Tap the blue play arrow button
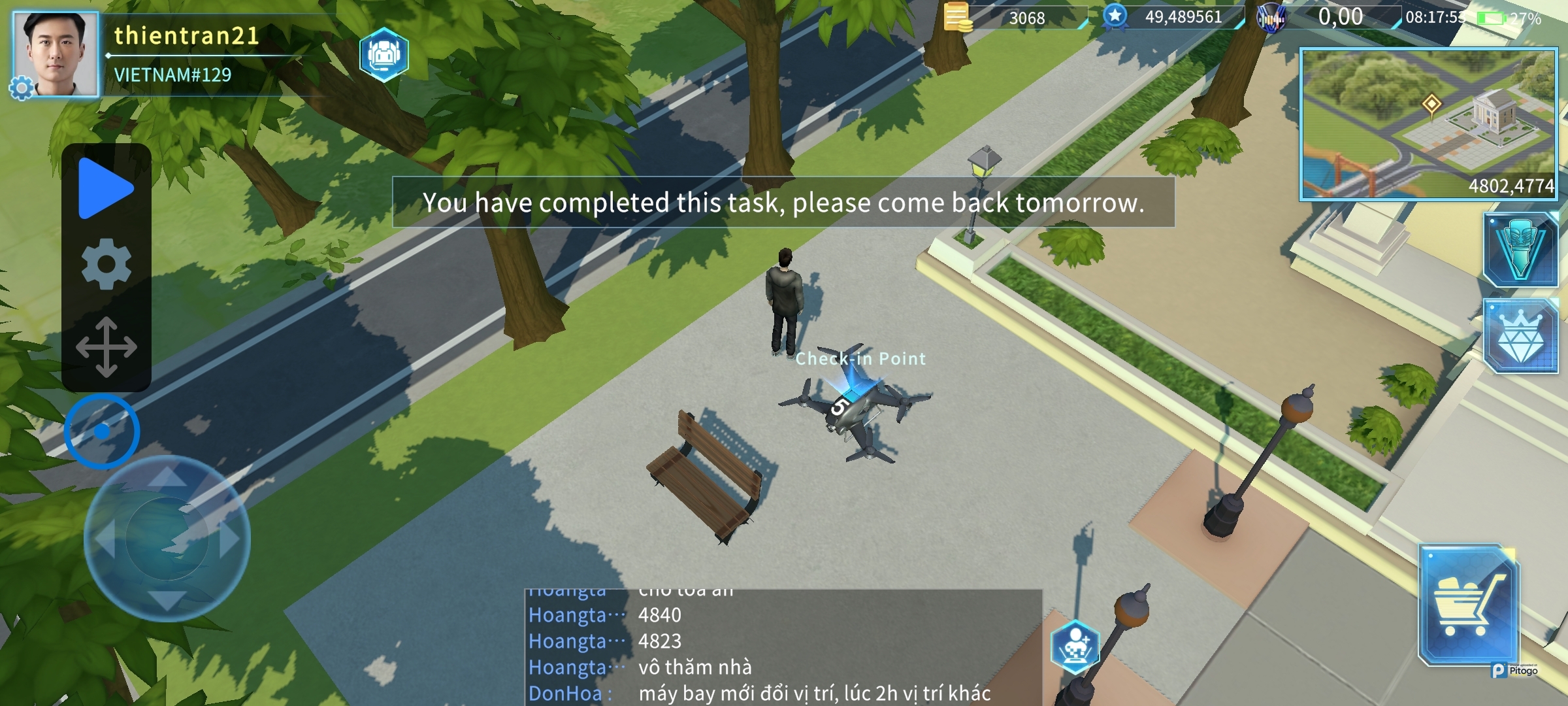1568x706 pixels. click(105, 188)
